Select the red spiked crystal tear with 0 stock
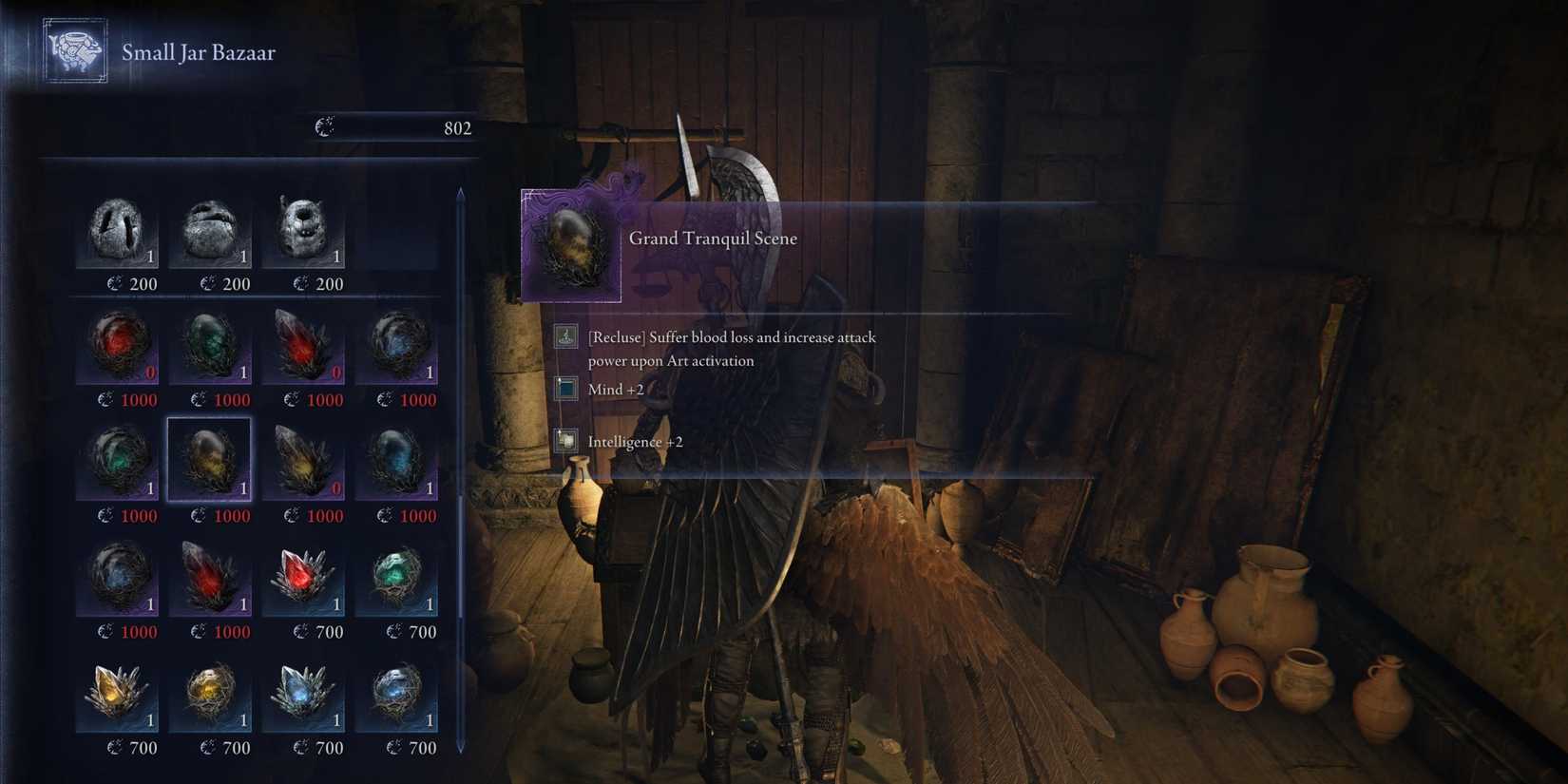Screen dimensions: 1568x784 click(304, 345)
